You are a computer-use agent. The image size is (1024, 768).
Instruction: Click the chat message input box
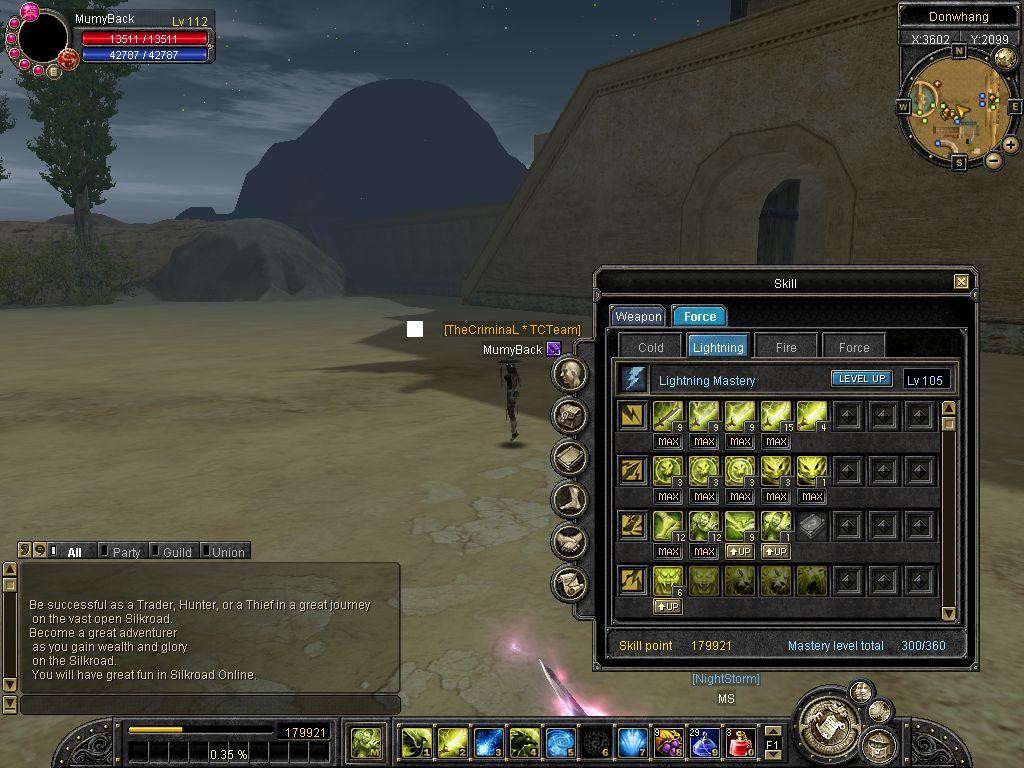[x=210, y=705]
